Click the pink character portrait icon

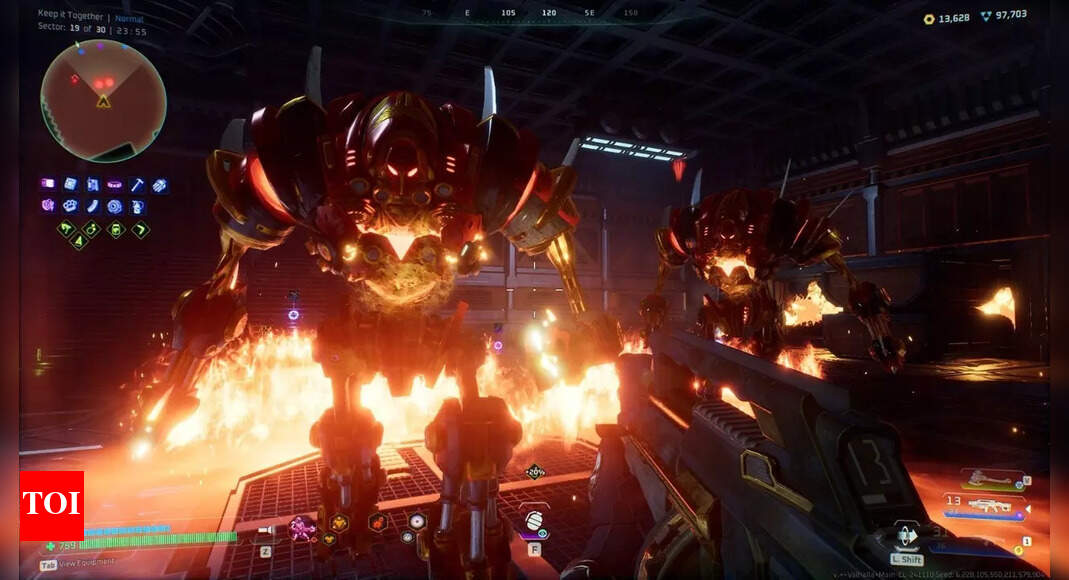point(299,527)
